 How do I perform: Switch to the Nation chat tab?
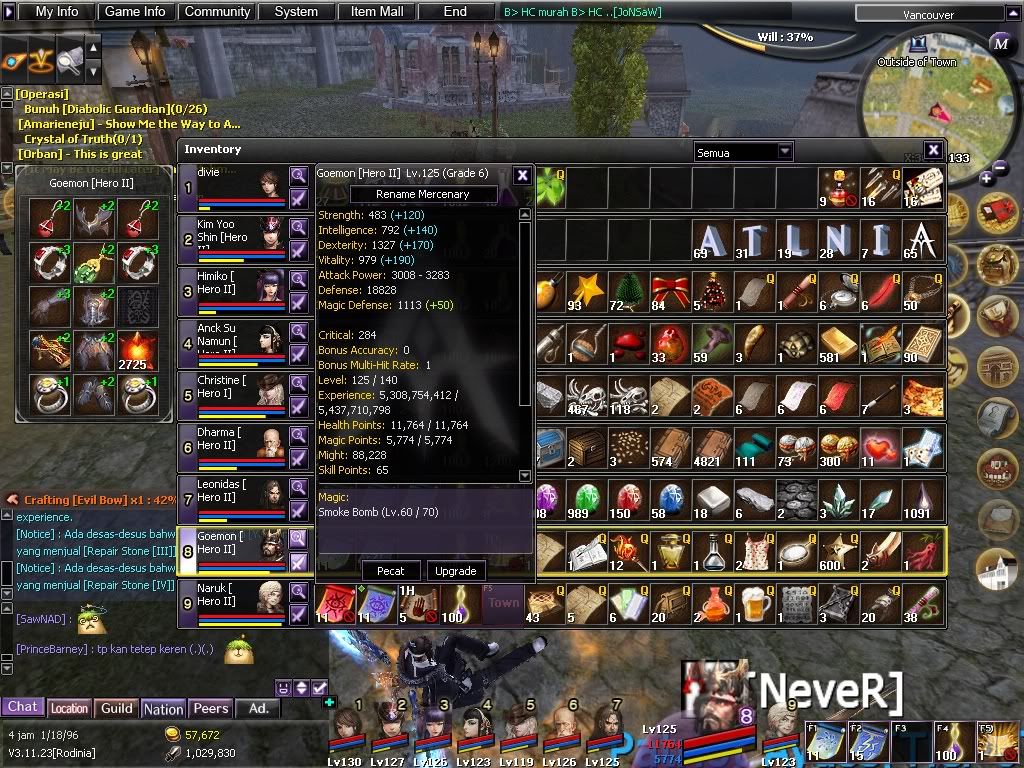pyautogui.click(x=163, y=708)
